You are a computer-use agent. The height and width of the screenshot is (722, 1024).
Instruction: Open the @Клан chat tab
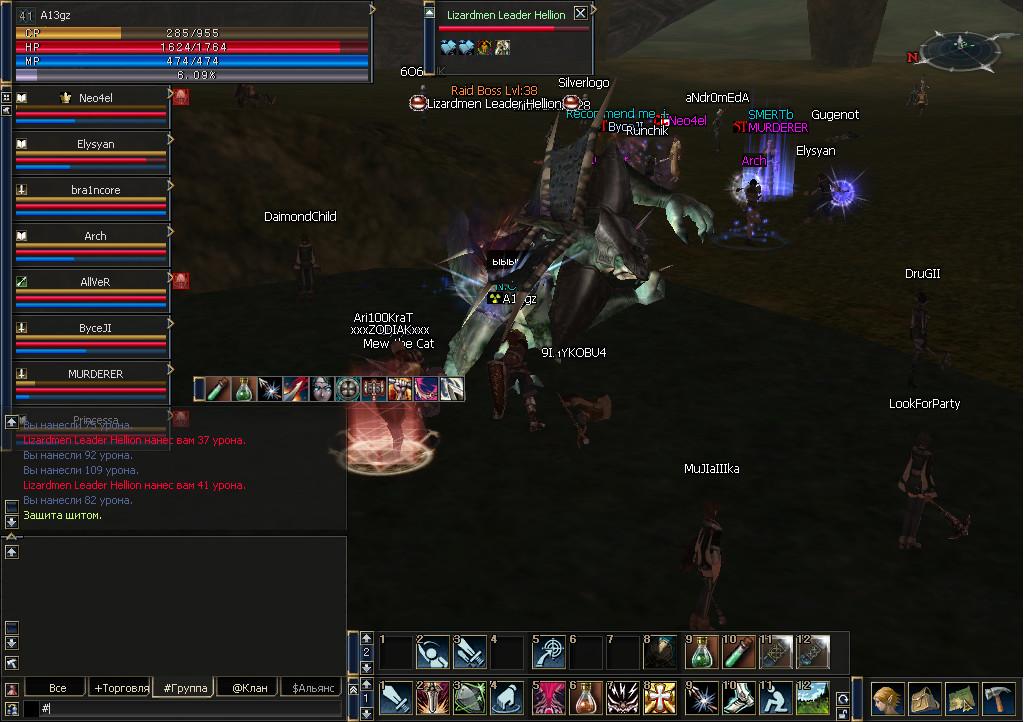pyautogui.click(x=248, y=688)
